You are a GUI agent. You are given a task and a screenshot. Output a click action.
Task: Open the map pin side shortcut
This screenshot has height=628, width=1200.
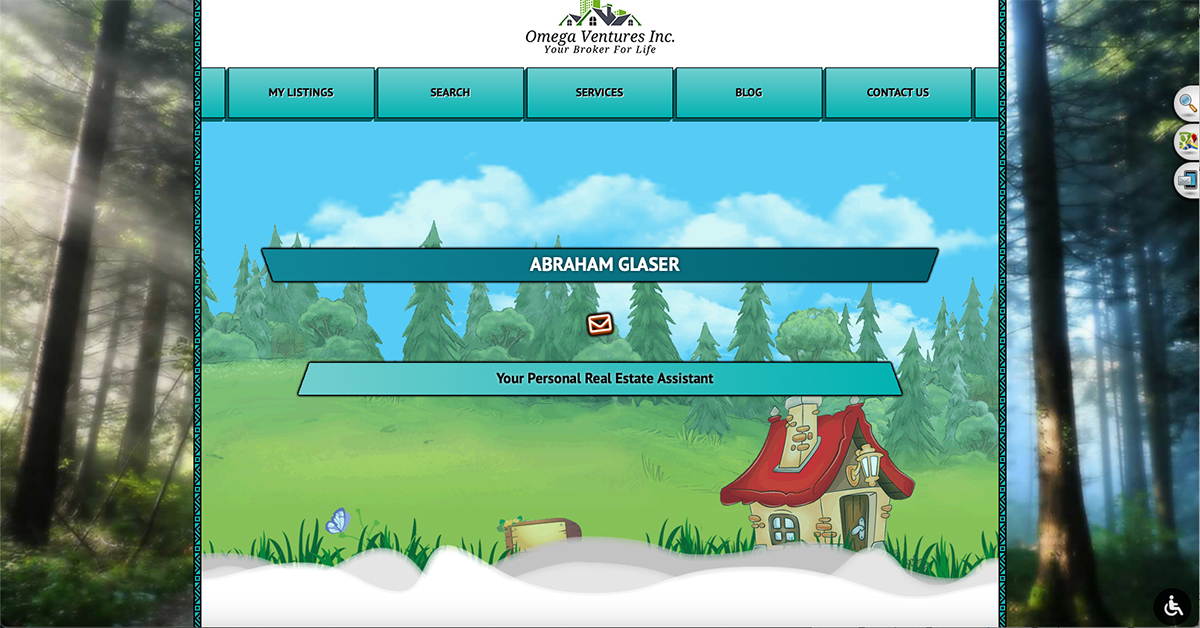(1187, 141)
